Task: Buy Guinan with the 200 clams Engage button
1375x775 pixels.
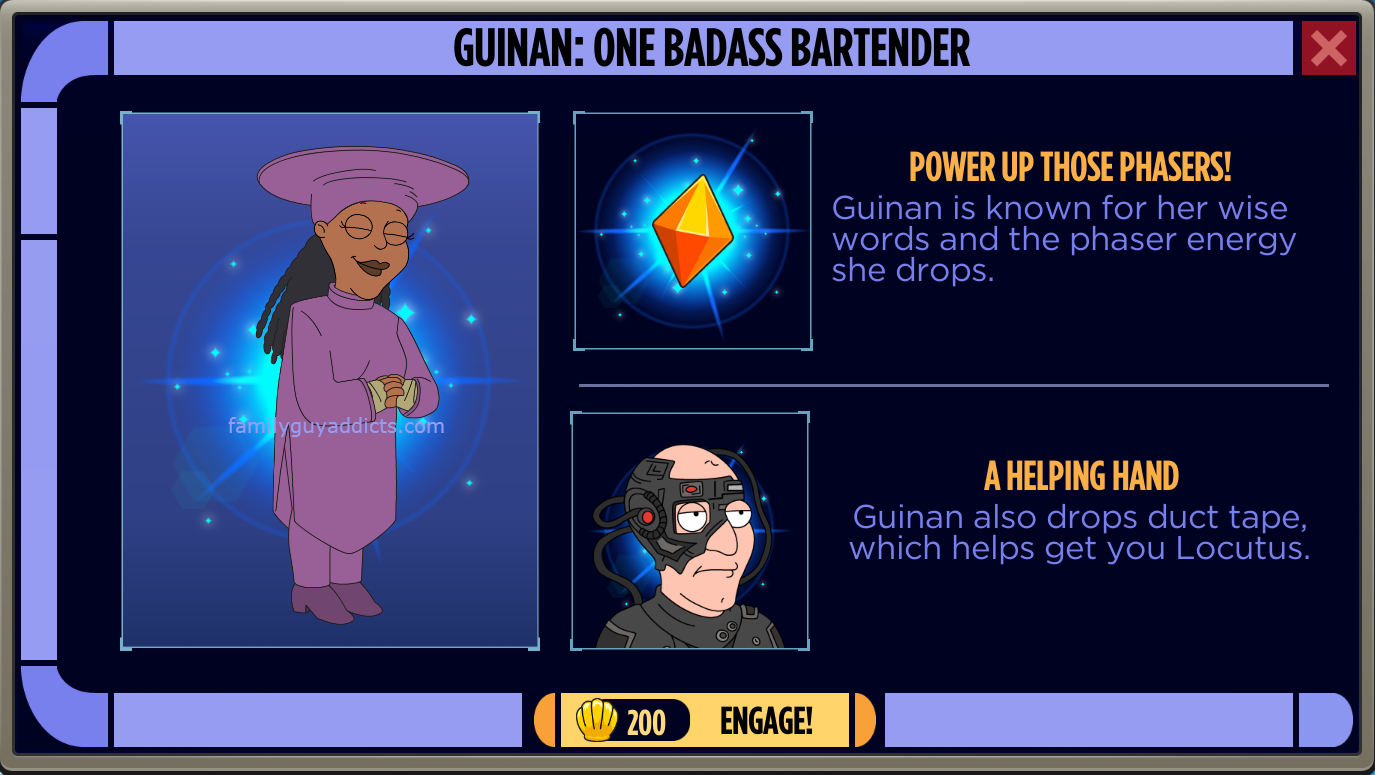Action: [705, 720]
